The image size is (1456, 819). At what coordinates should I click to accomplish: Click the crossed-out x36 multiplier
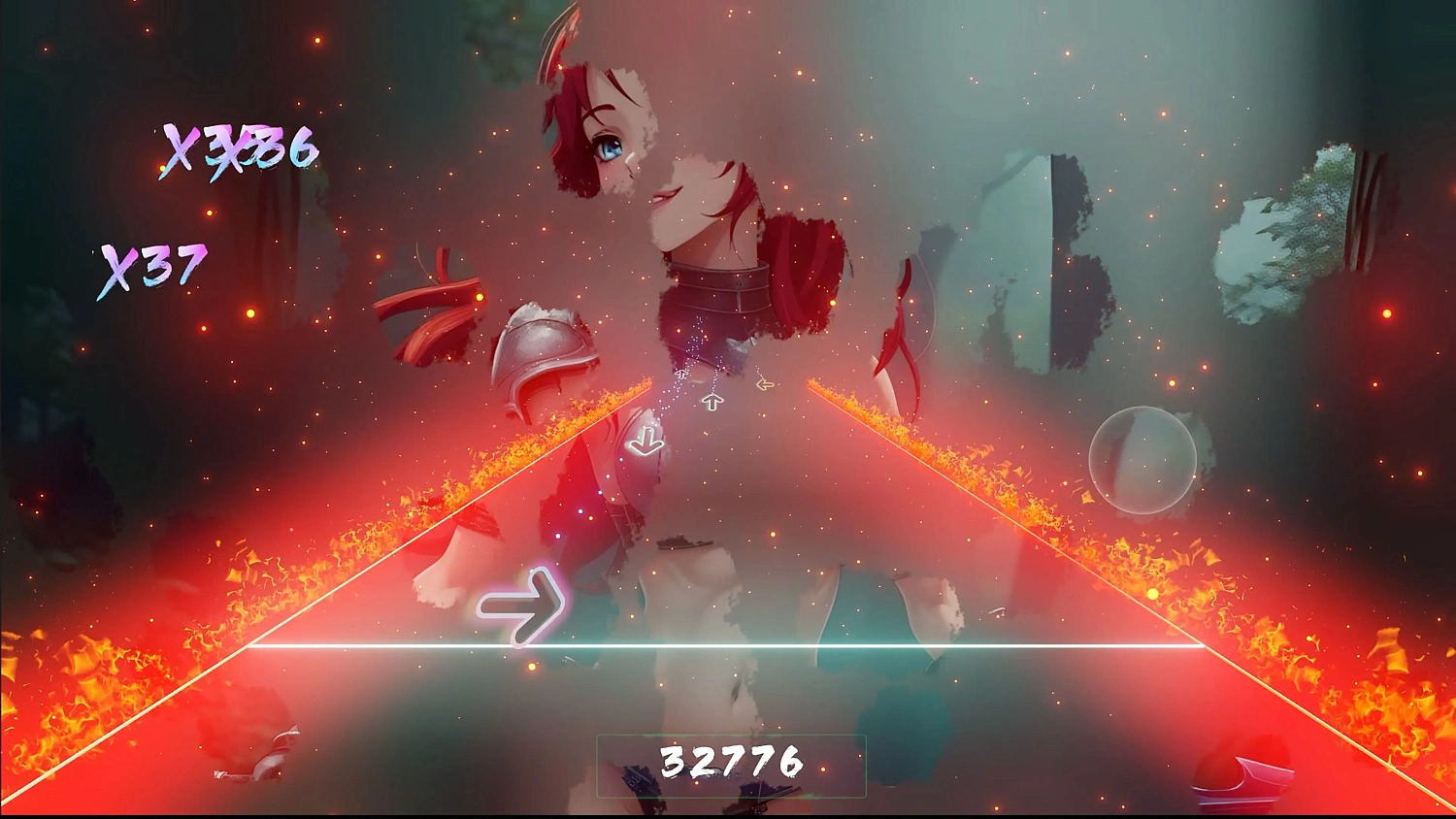click(x=241, y=150)
